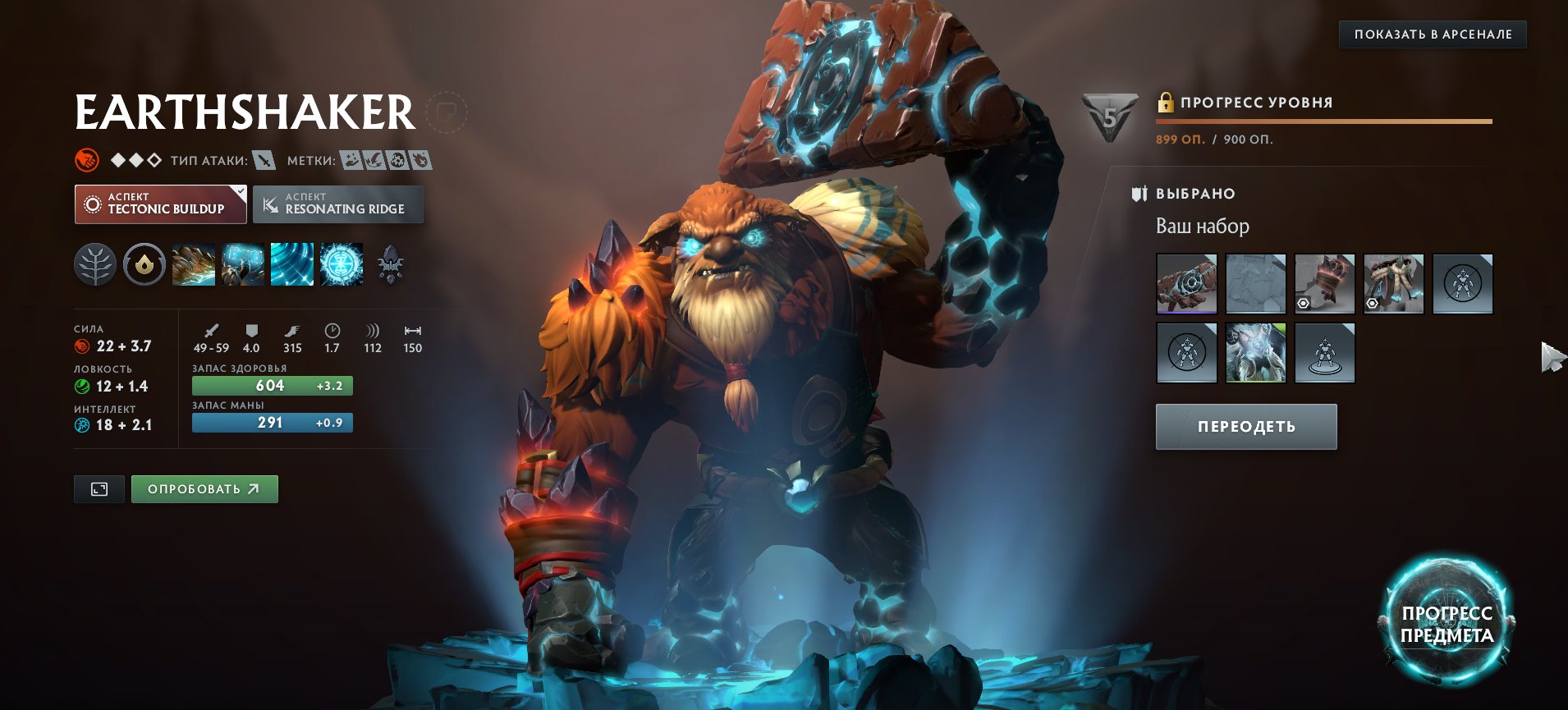Screen dimensions: 1568x710
Task: Click the Earthshaker innate ability icon
Action: (144, 264)
